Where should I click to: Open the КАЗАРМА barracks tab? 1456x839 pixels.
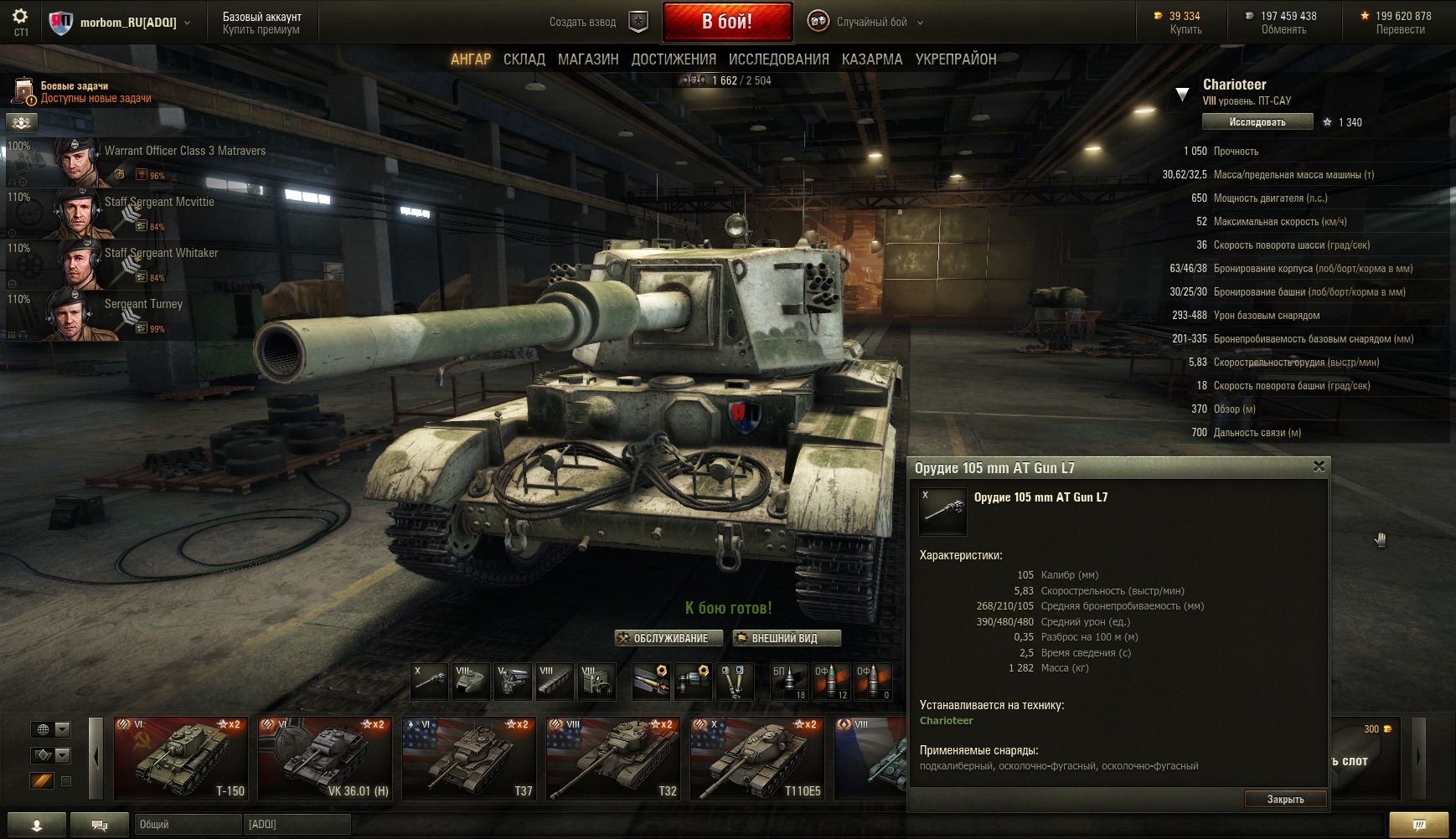pyautogui.click(x=872, y=59)
